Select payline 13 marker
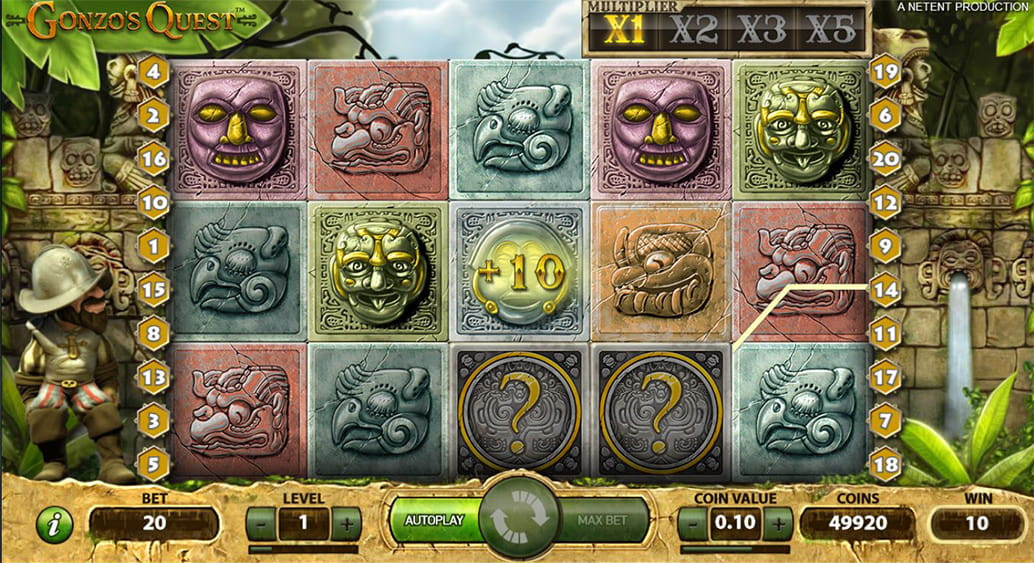1034x563 pixels. 153,377
